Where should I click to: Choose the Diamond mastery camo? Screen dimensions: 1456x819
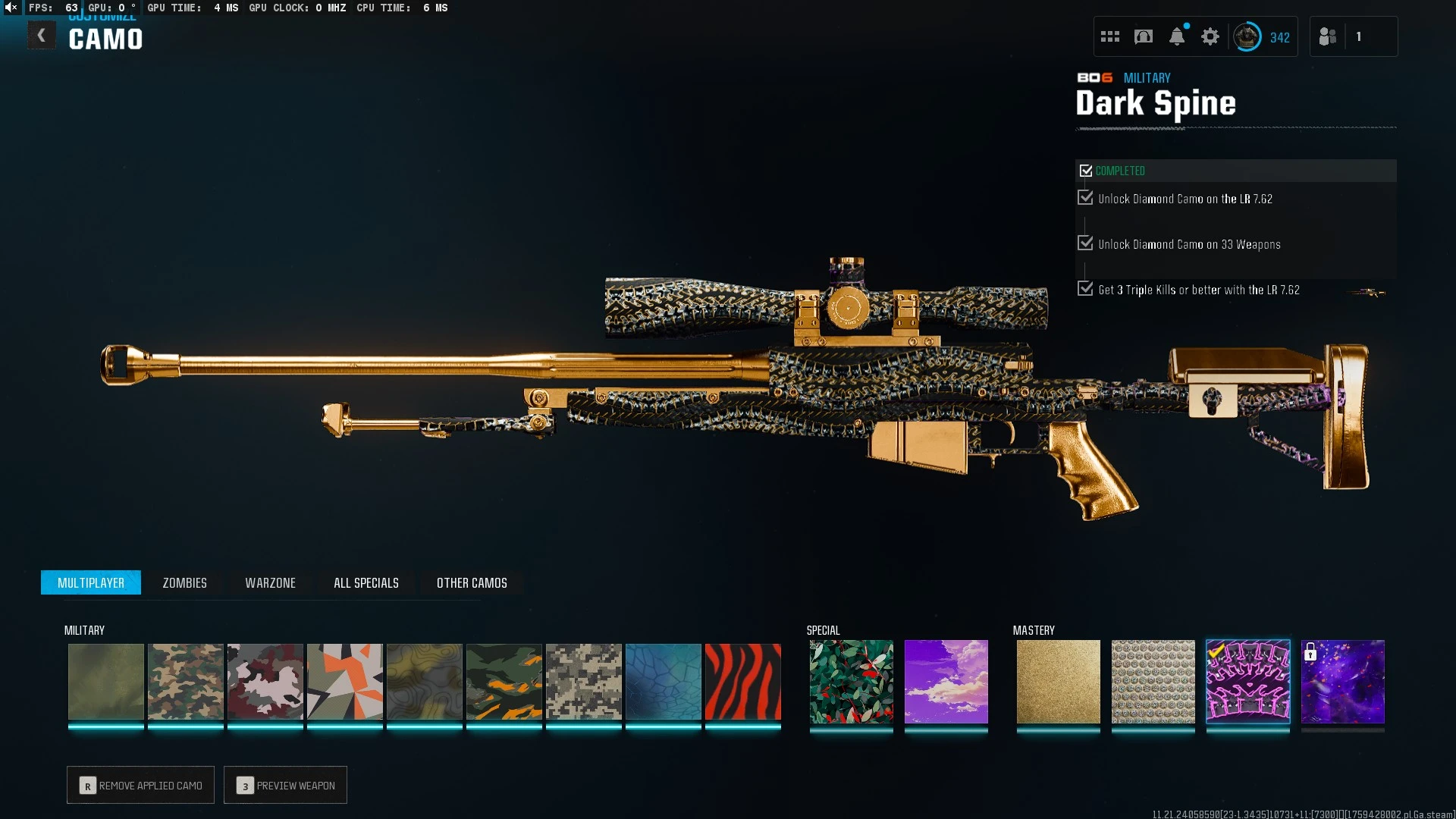click(x=1153, y=682)
